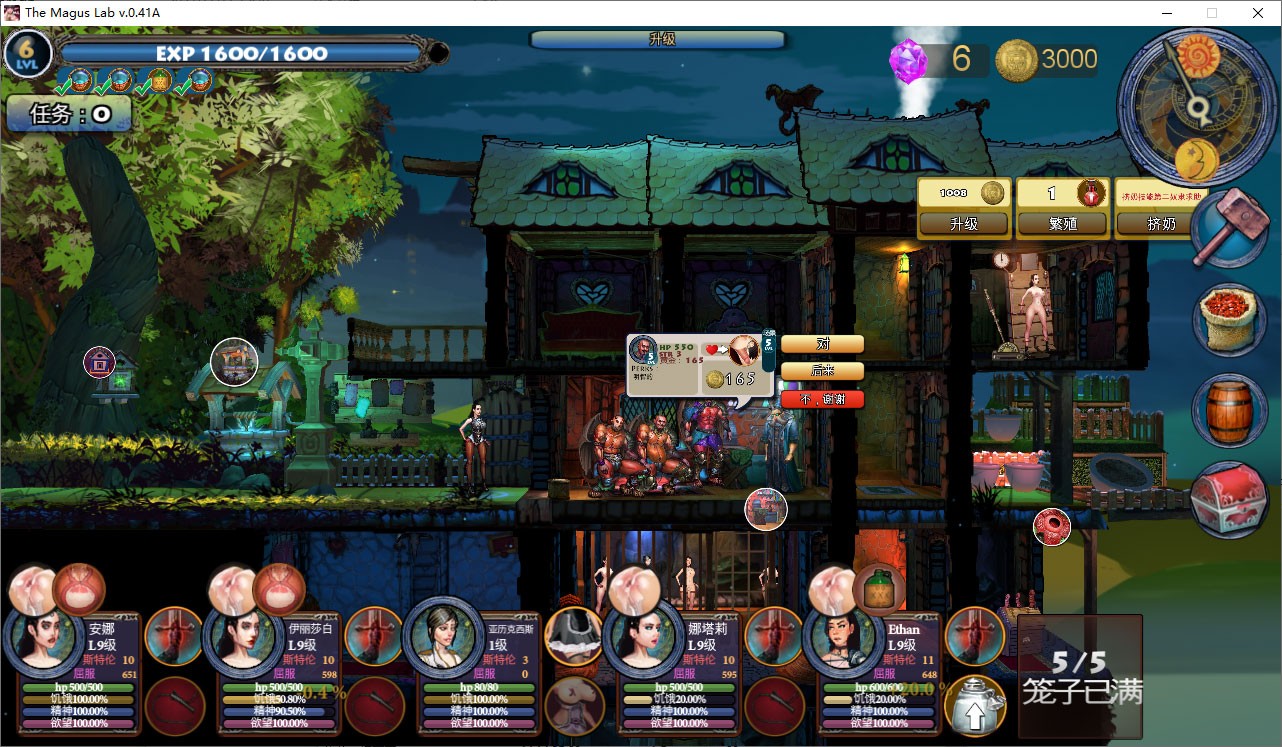
Task: Click the 升级 button under 1008 gold
Action: [x=963, y=224]
